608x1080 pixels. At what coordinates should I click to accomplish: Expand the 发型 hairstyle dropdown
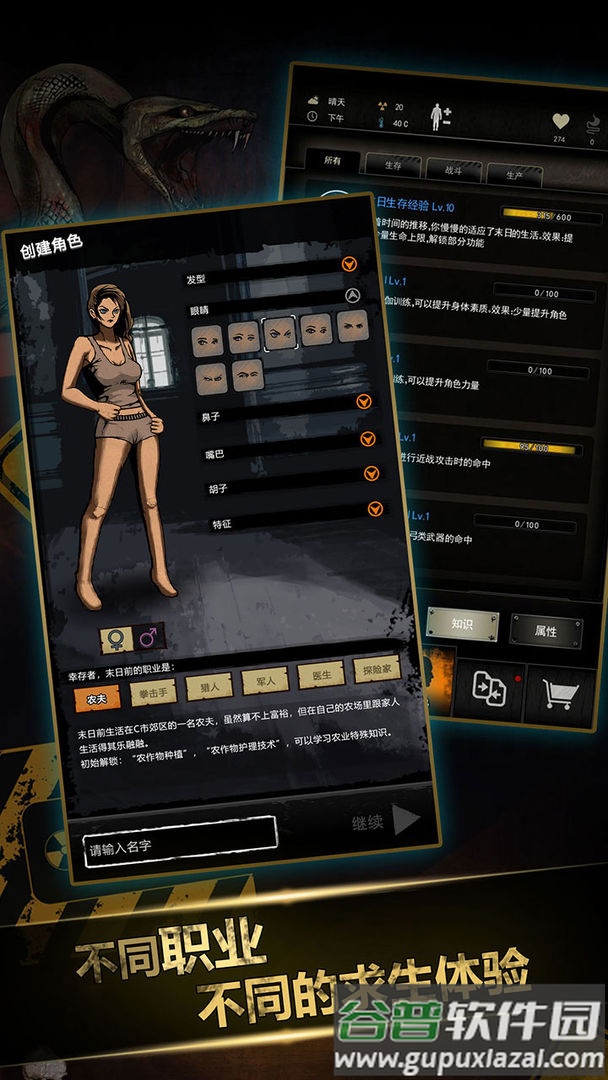pyautogui.click(x=349, y=265)
